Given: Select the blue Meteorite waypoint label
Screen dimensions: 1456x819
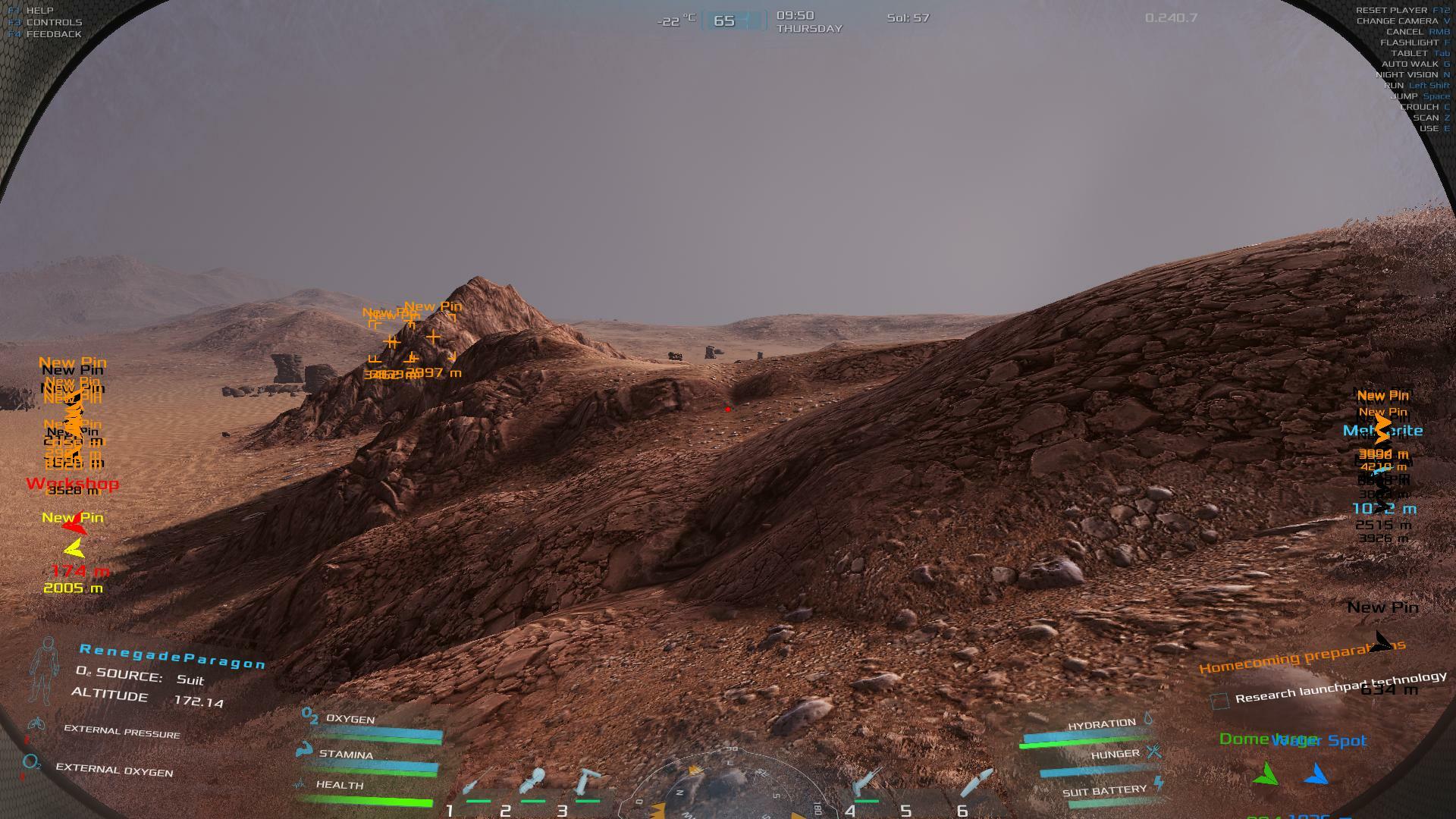Looking at the screenshot, I should [x=1382, y=431].
